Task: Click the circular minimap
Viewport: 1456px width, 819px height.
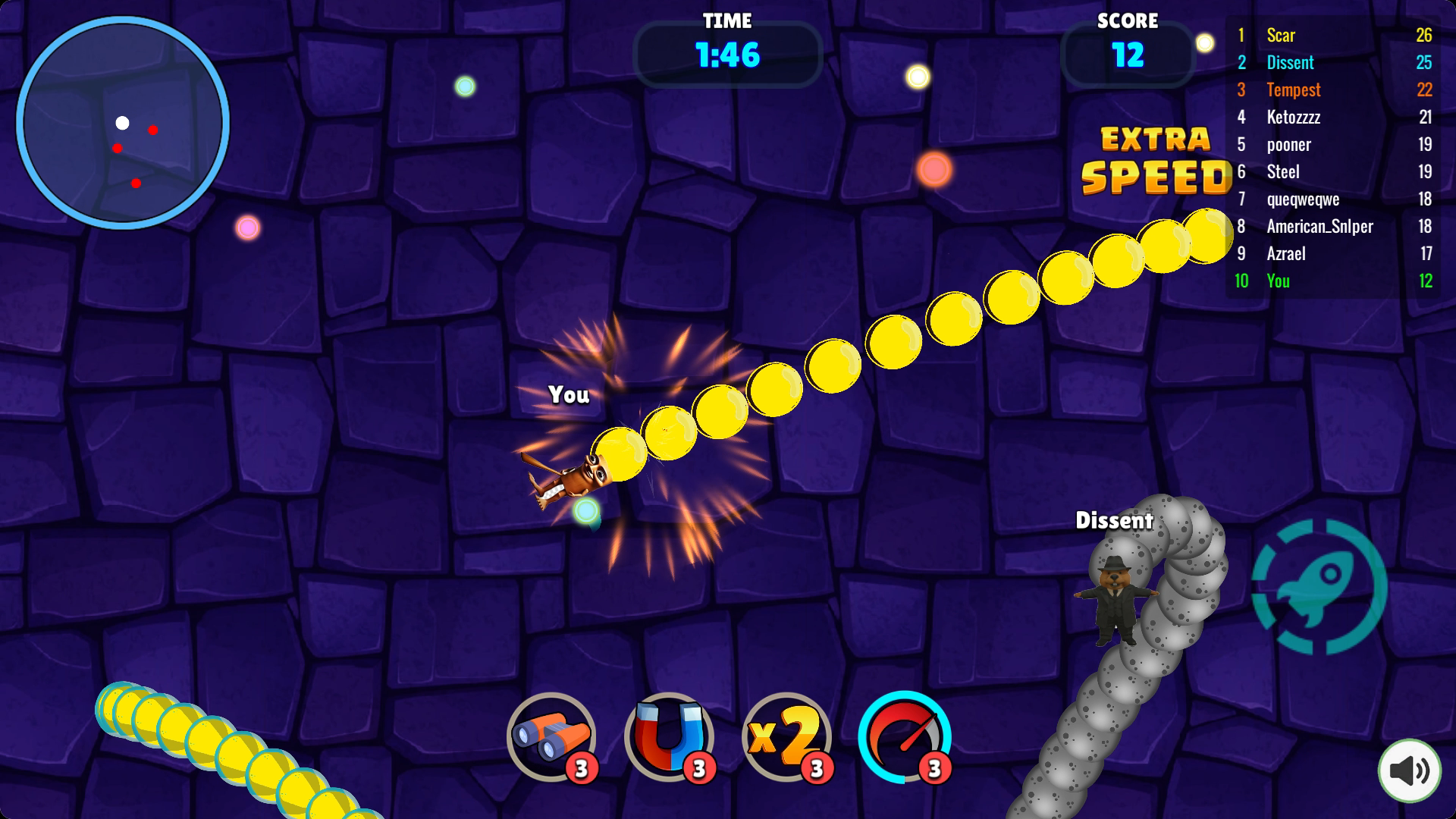Action: pyautogui.click(x=123, y=123)
